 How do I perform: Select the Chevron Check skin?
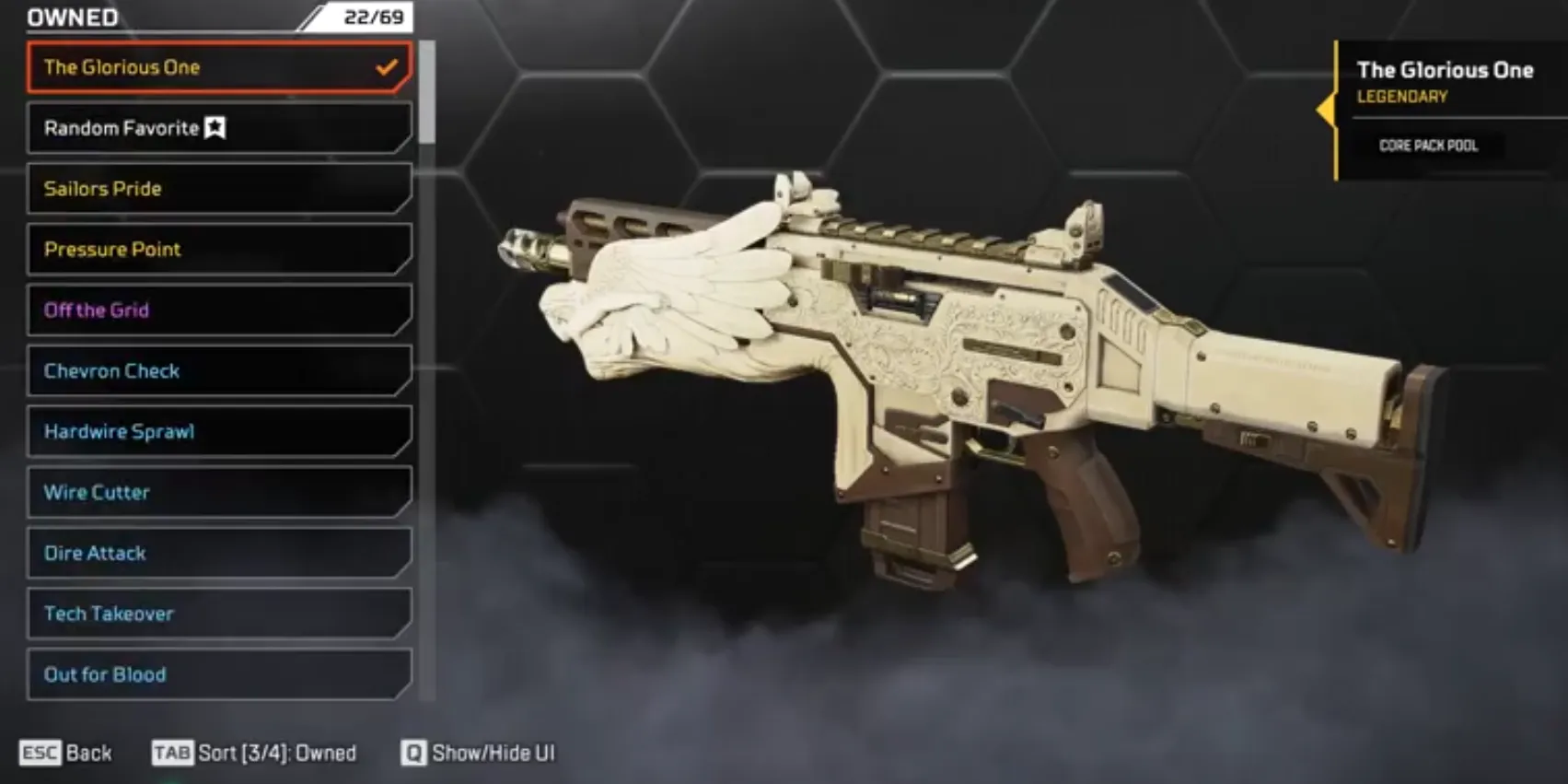[x=218, y=371]
